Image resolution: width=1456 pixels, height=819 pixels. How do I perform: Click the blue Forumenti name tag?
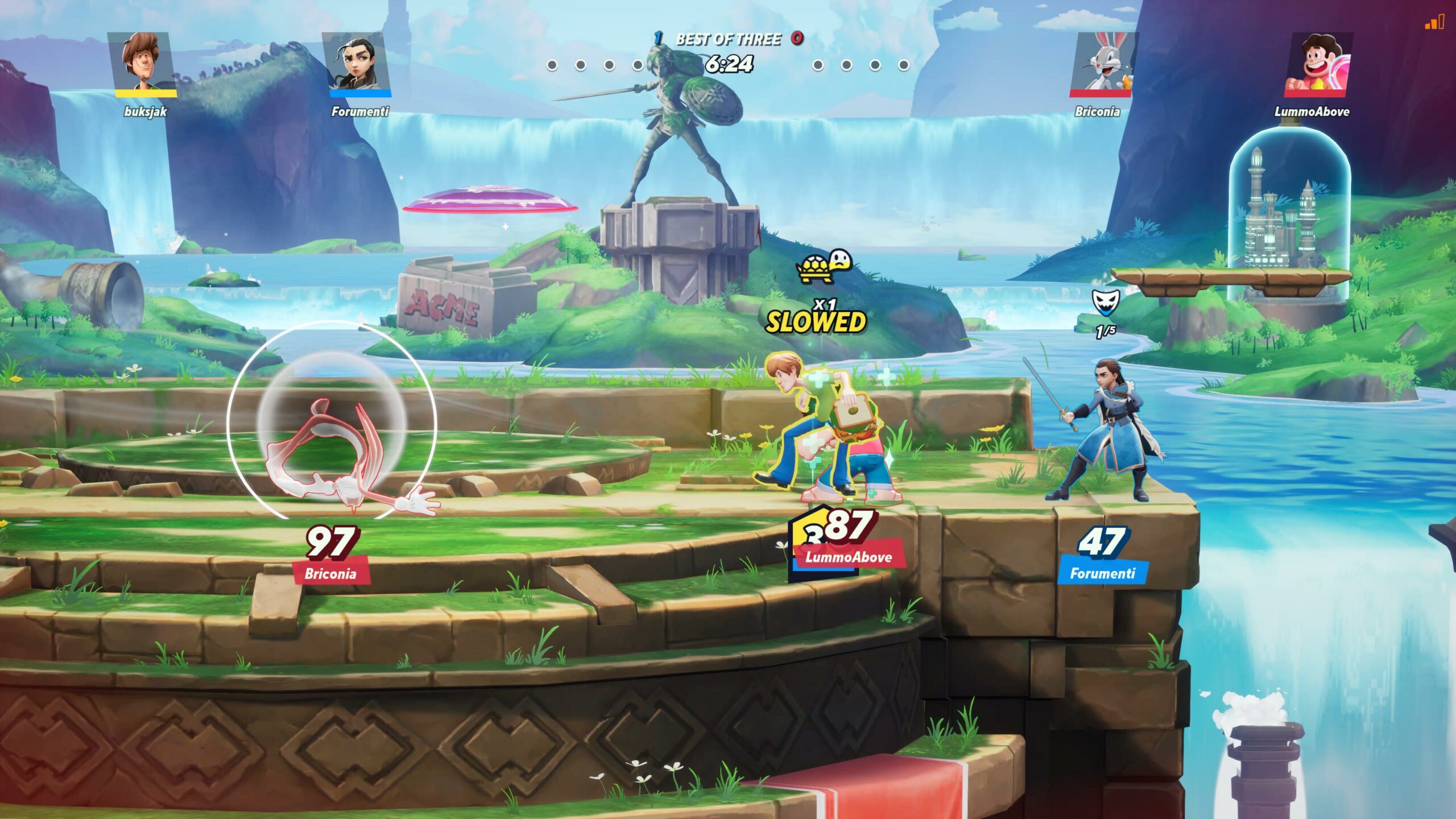[1102, 573]
